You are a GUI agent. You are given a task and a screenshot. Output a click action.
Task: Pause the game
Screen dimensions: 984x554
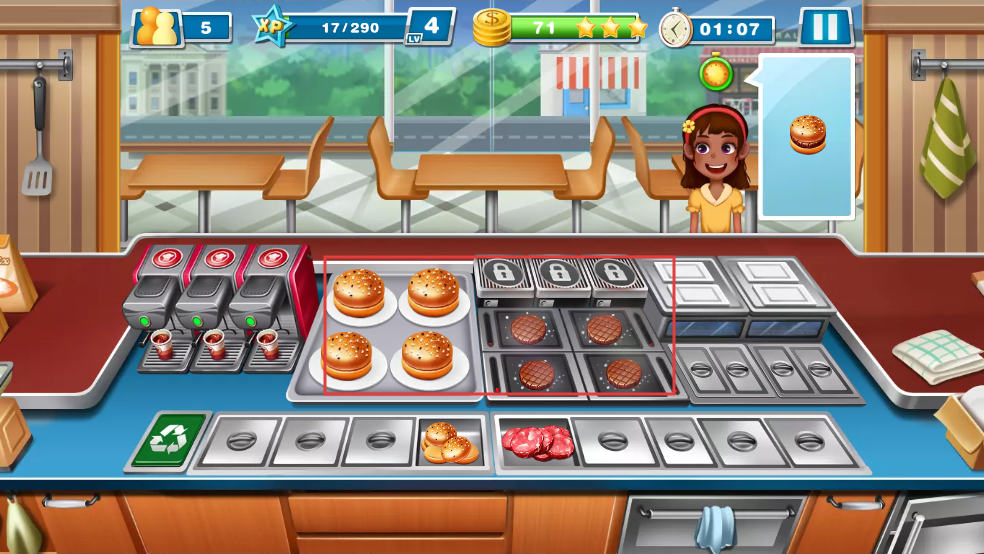tap(825, 27)
